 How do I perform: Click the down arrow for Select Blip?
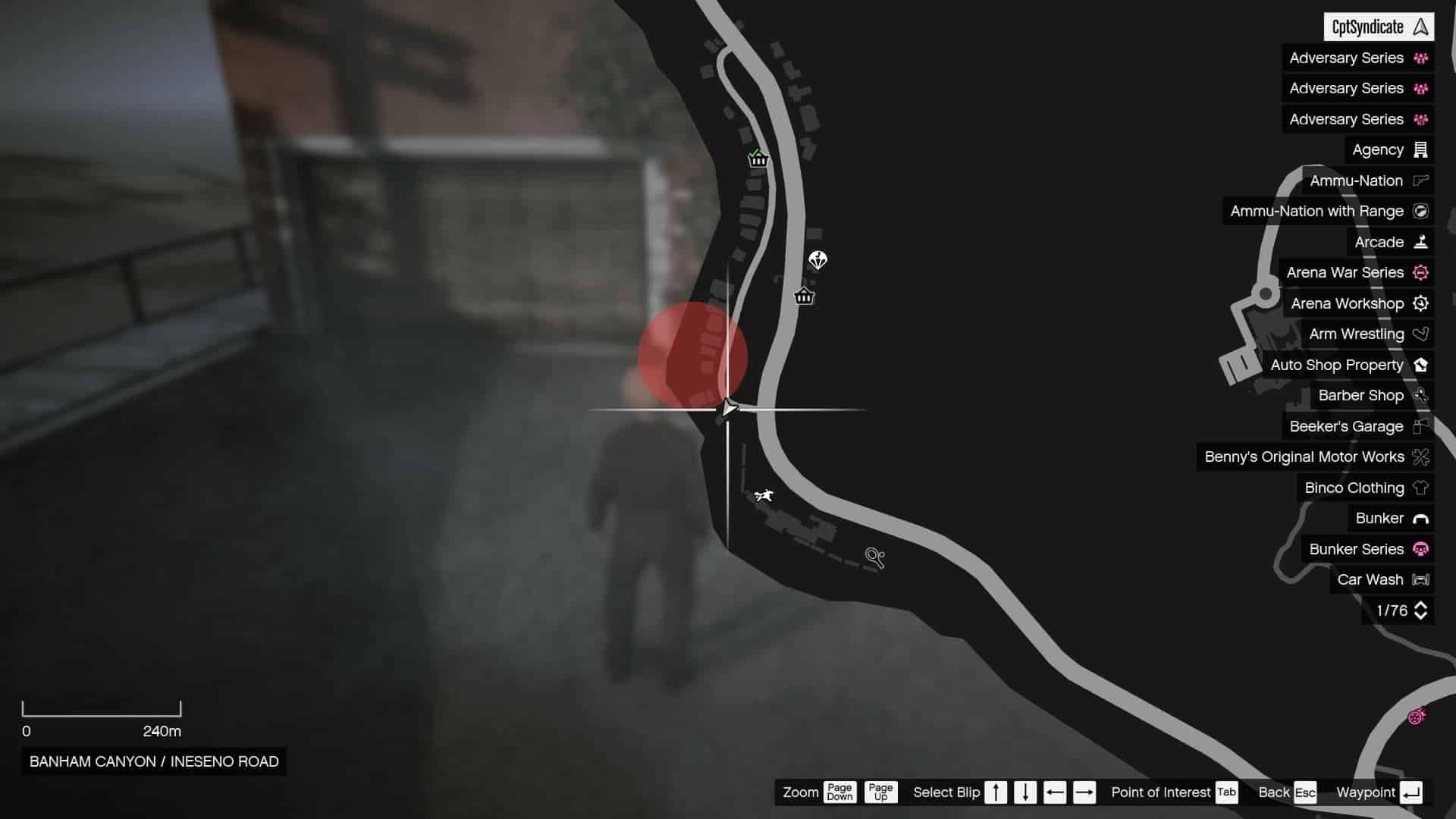click(x=1025, y=792)
